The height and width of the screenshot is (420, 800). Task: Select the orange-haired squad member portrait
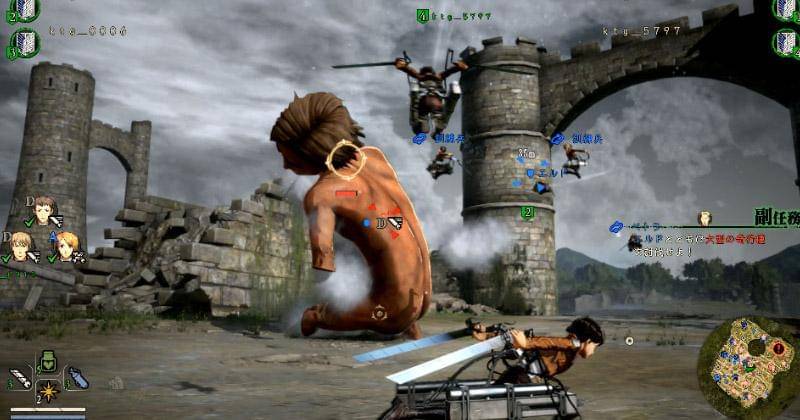click(x=67, y=243)
